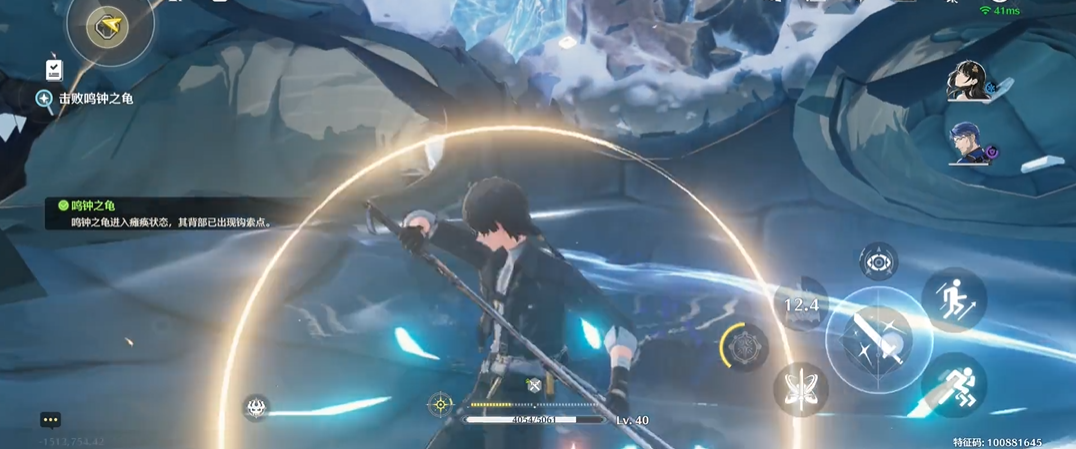
Task: Activate the dodge sprint running-figure button
Action: point(952,385)
